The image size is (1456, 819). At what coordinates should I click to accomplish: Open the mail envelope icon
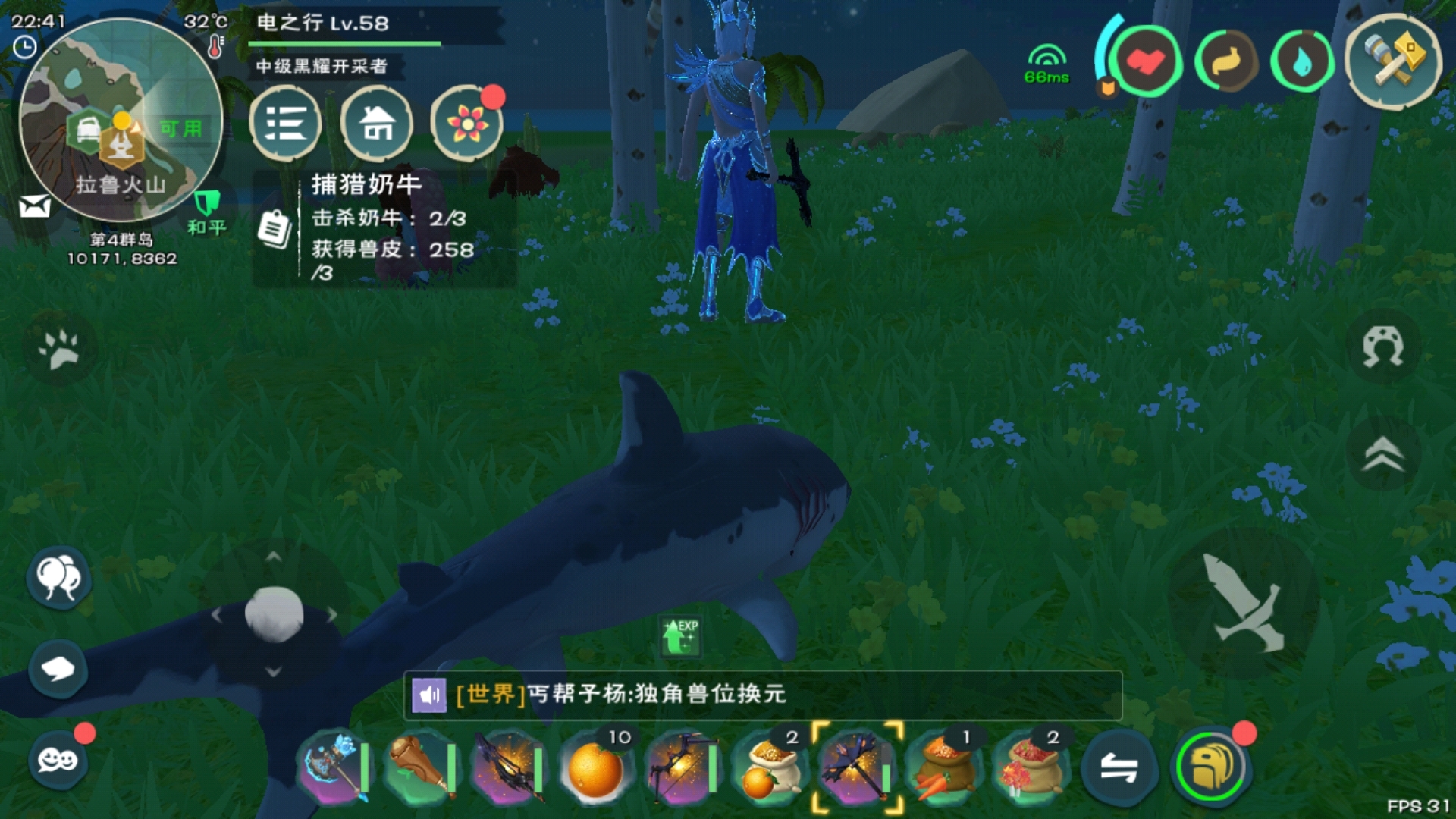(34, 206)
